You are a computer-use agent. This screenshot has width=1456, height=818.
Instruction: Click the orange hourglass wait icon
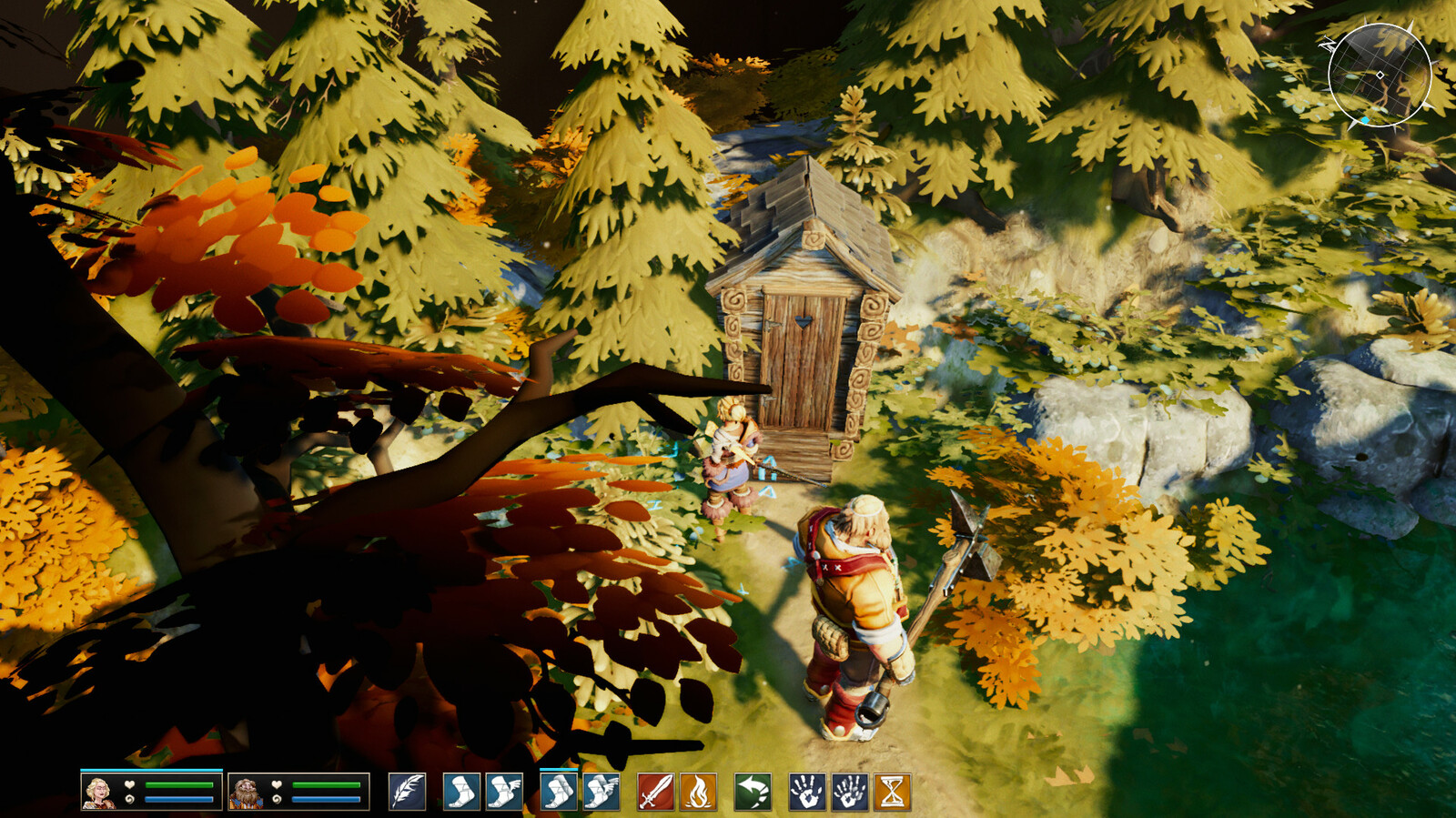(x=892, y=792)
